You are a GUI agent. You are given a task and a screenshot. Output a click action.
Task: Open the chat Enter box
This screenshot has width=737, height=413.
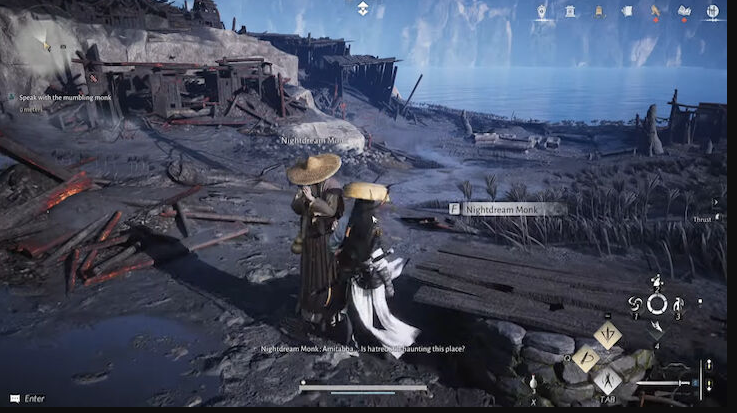(x=28, y=398)
